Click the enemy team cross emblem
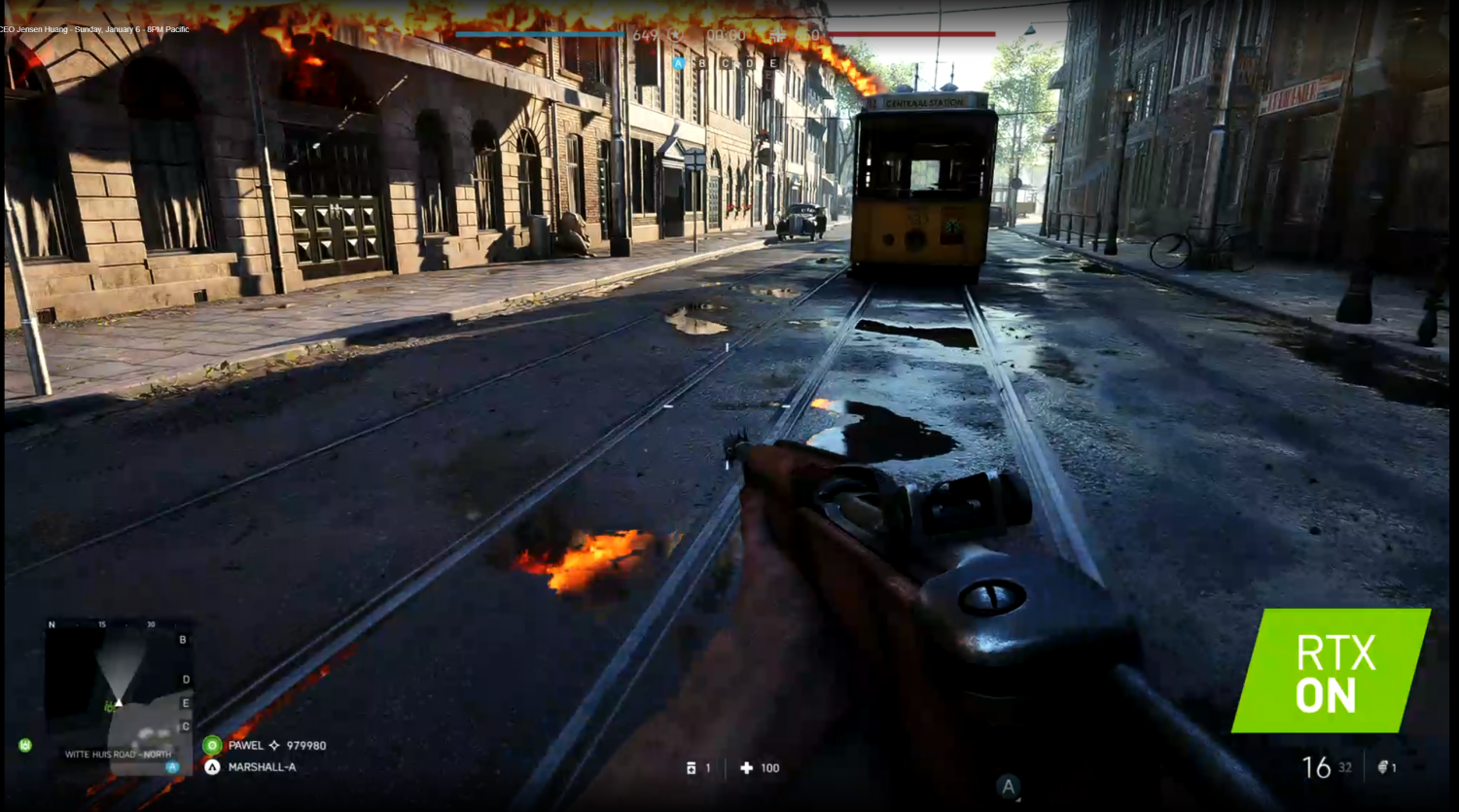The height and width of the screenshot is (812, 1459). tap(778, 36)
